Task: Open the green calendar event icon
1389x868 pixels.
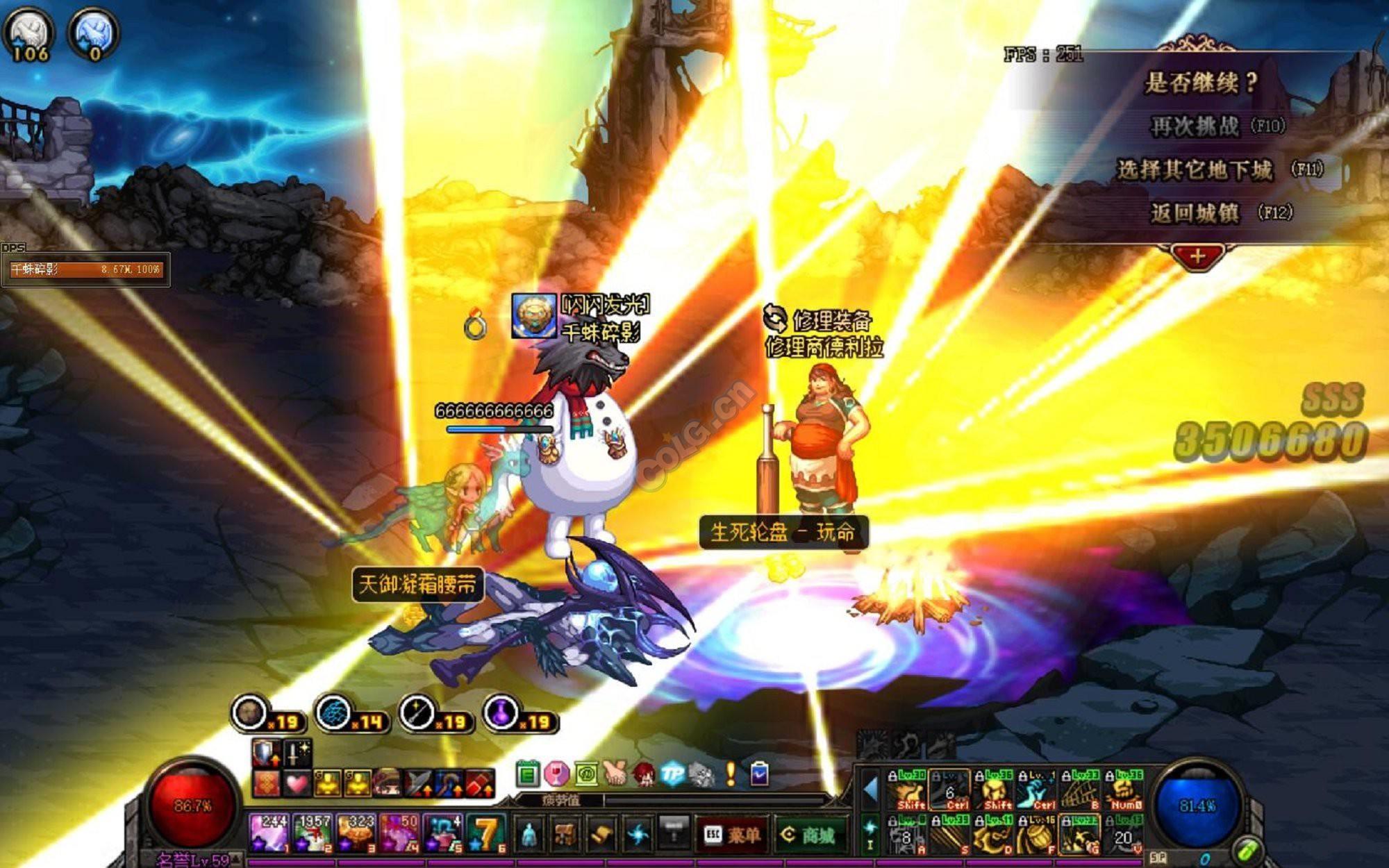Action: pyautogui.click(x=528, y=774)
